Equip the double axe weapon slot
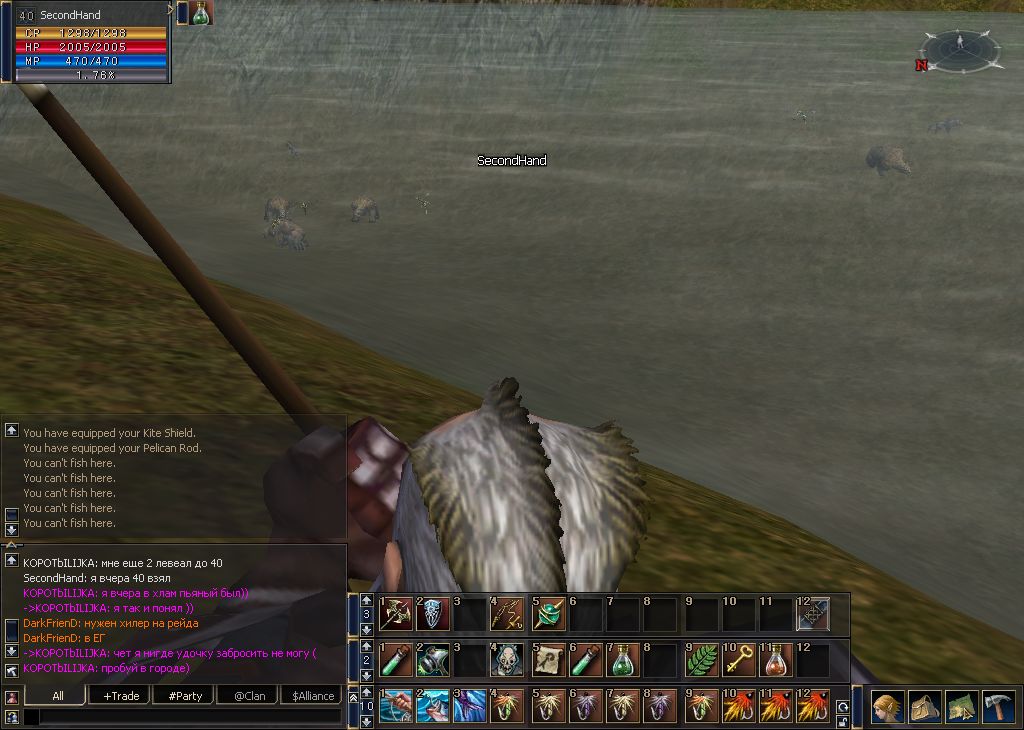Image resolution: width=1024 pixels, height=730 pixels. click(396, 613)
